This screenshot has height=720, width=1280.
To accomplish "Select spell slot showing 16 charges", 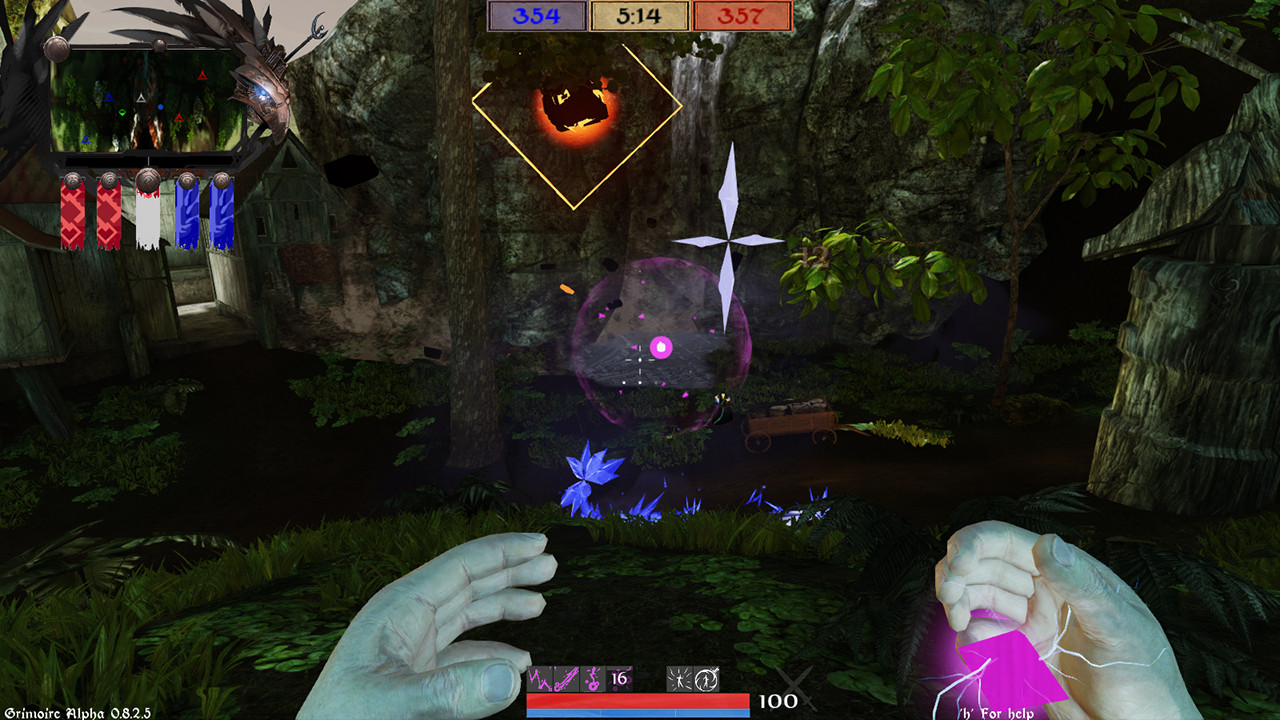I will [x=618, y=680].
